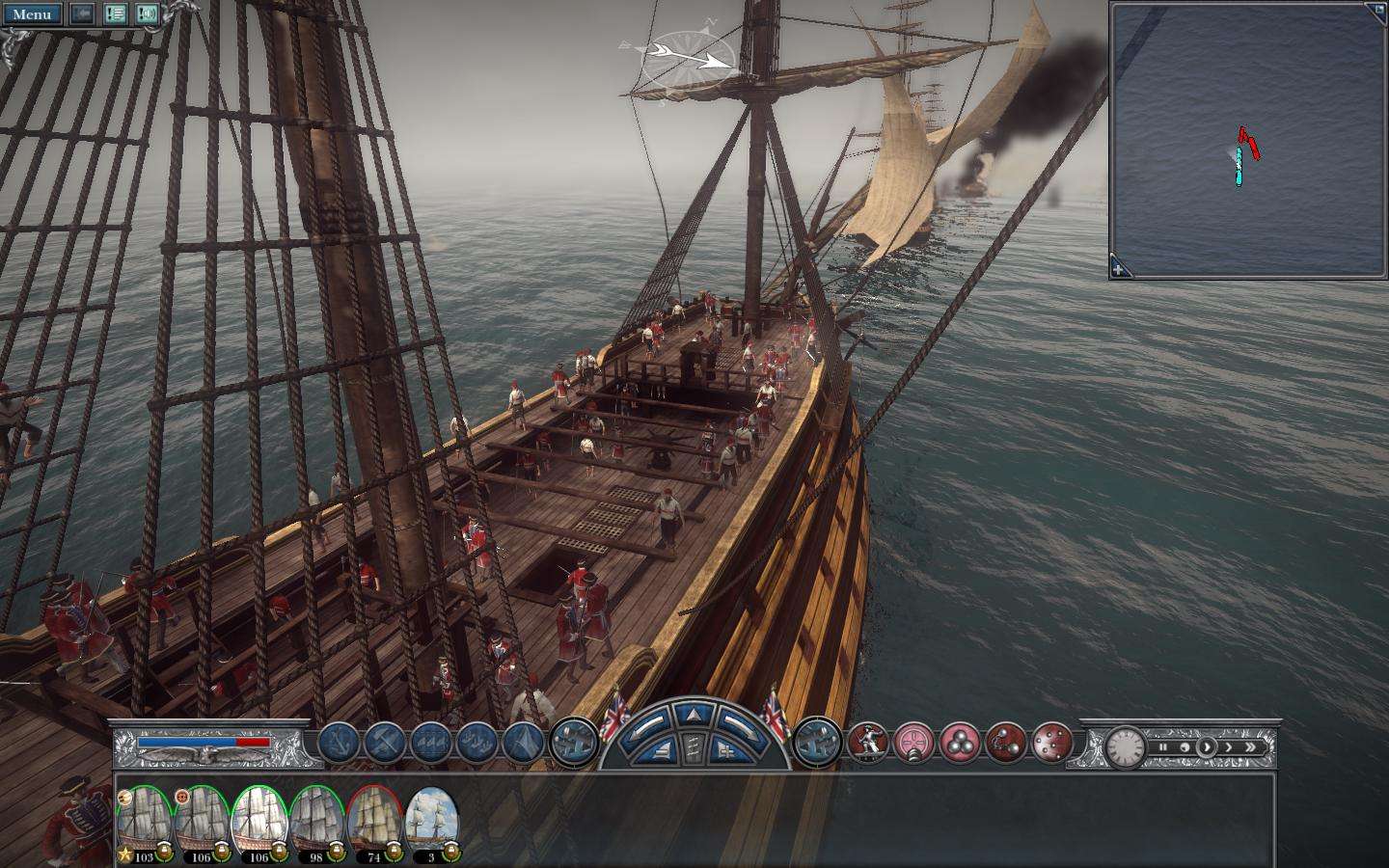This screenshot has width=1389, height=868.
Task: Switch to chain shot ammunition
Action: coord(1006,744)
